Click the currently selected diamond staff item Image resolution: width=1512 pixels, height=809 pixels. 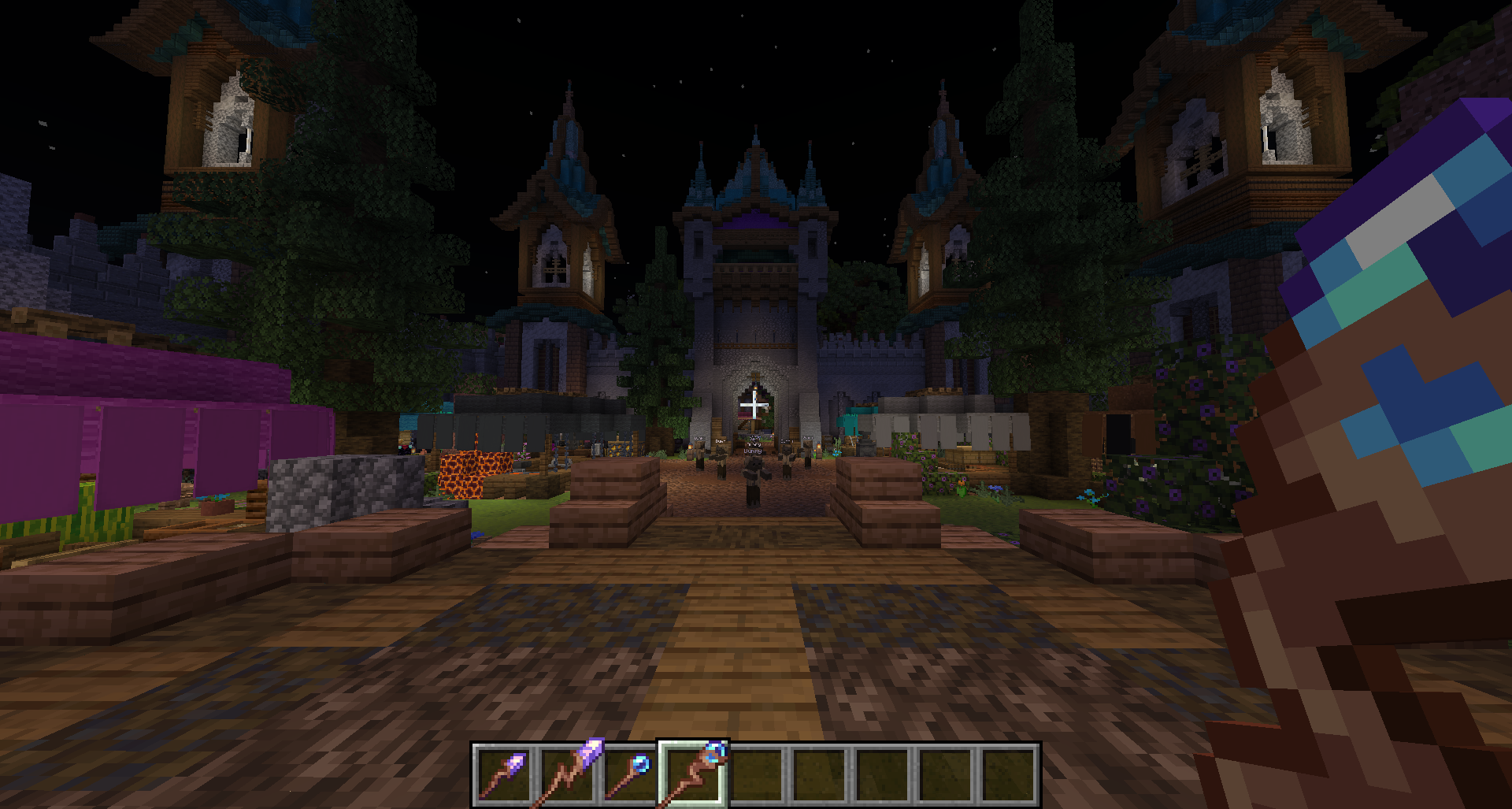pyautogui.click(x=695, y=776)
